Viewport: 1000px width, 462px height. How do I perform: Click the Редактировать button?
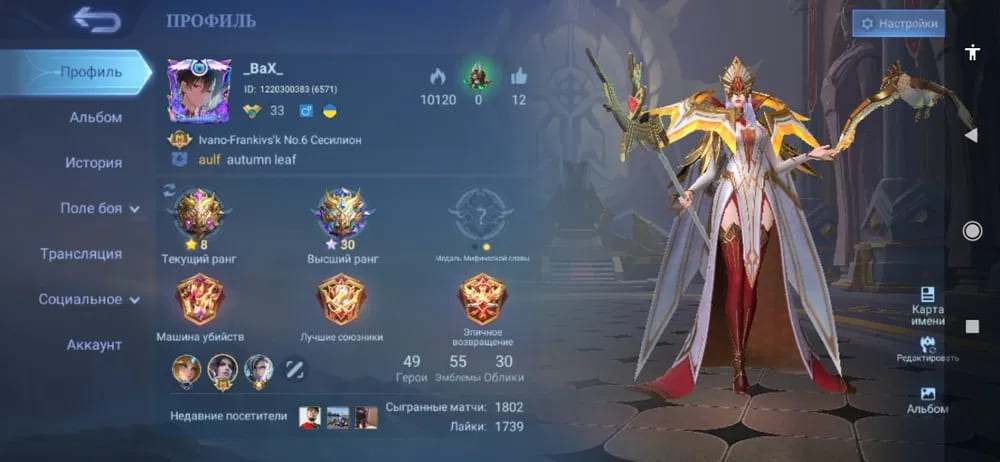point(928,349)
